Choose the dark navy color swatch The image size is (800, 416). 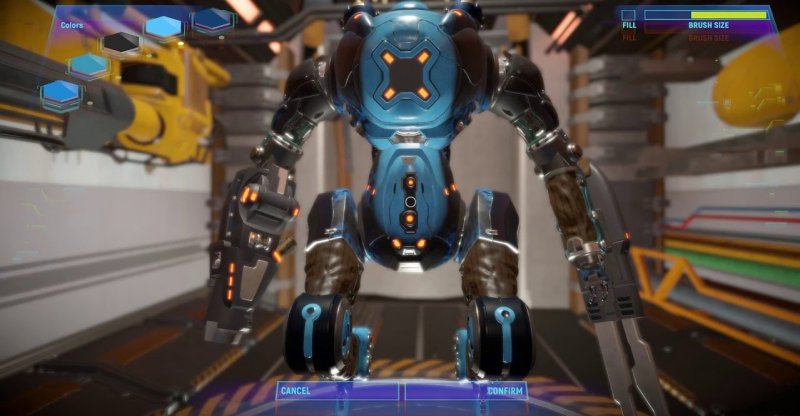(x=213, y=19)
